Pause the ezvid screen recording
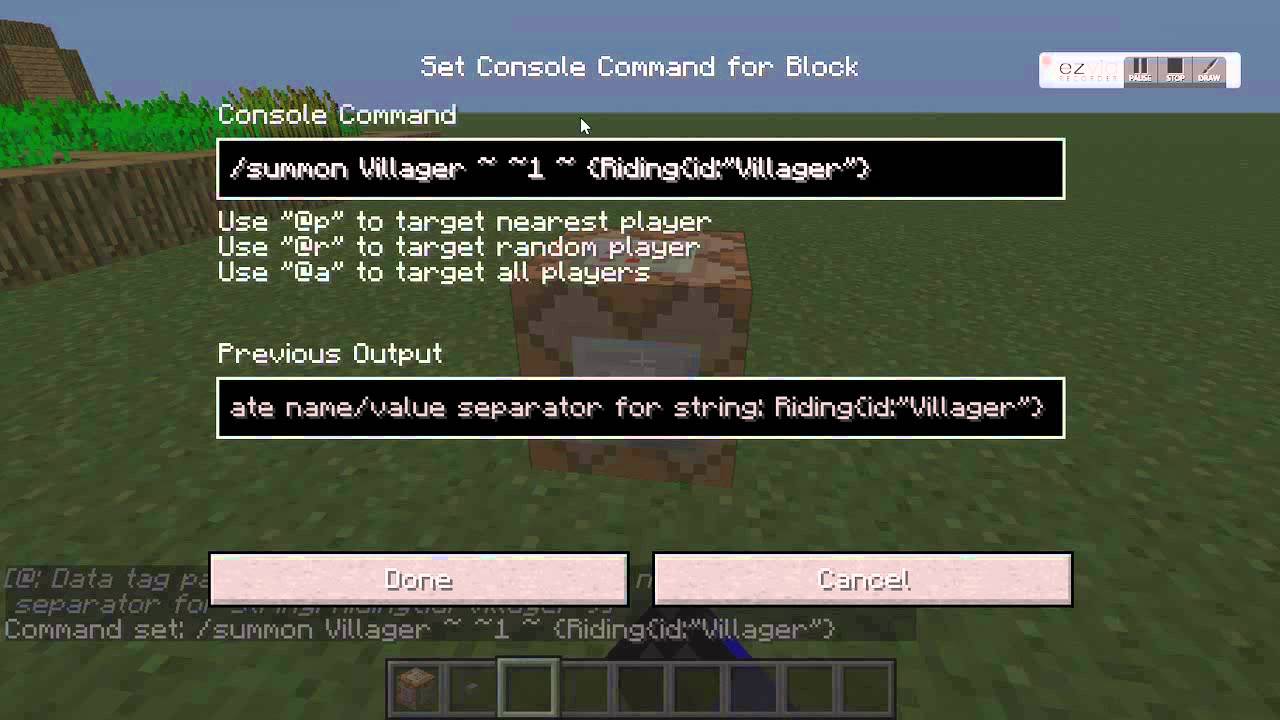Viewport: 1280px width, 720px height. (1140, 71)
